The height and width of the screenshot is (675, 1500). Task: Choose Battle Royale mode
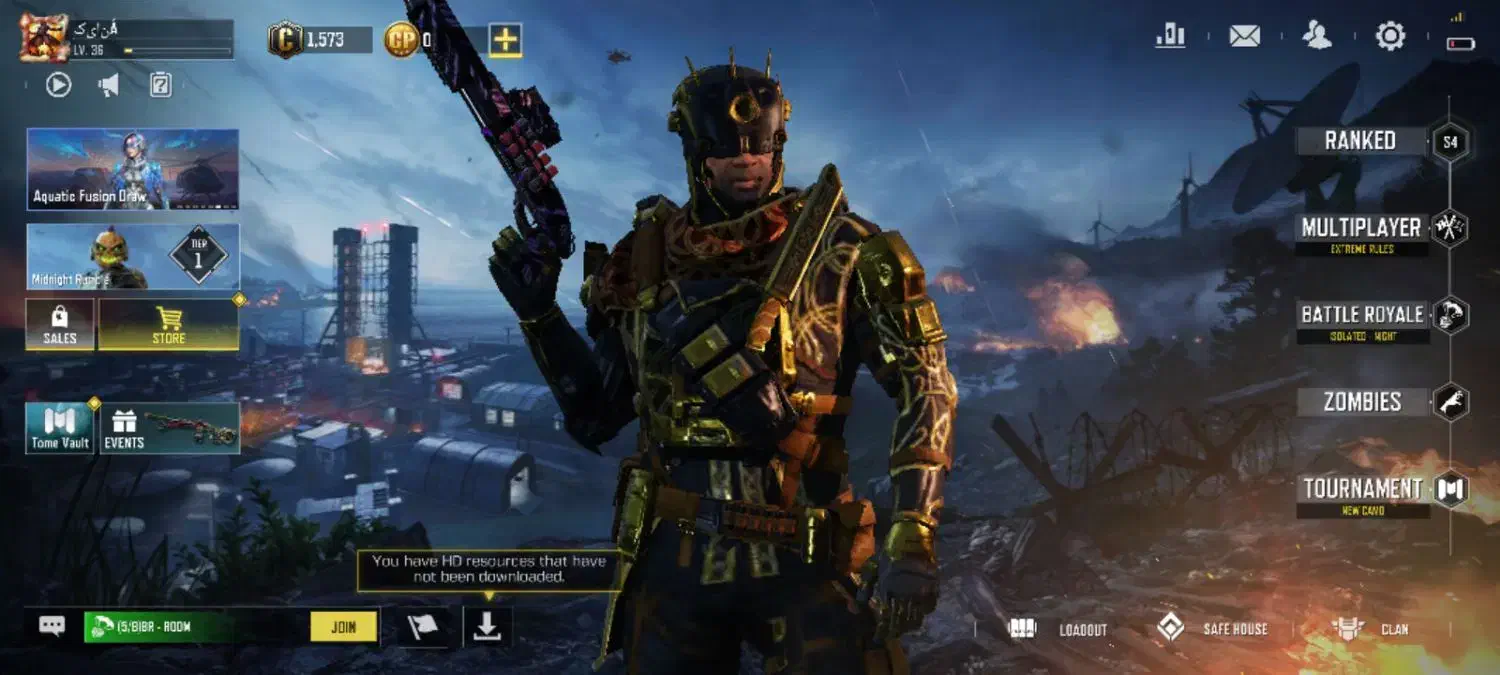click(x=1362, y=316)
